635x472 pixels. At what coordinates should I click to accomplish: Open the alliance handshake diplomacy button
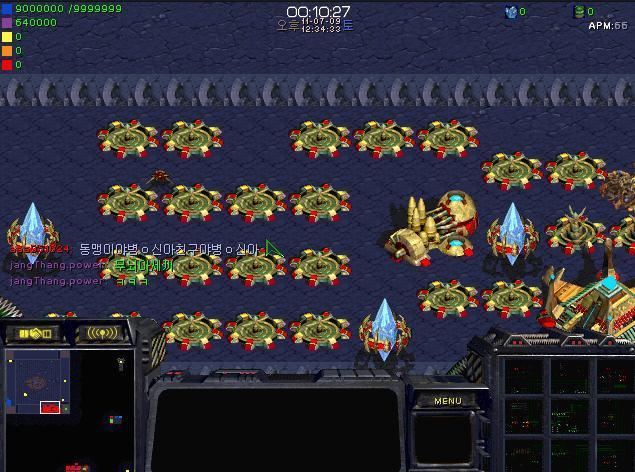[35, 333]
